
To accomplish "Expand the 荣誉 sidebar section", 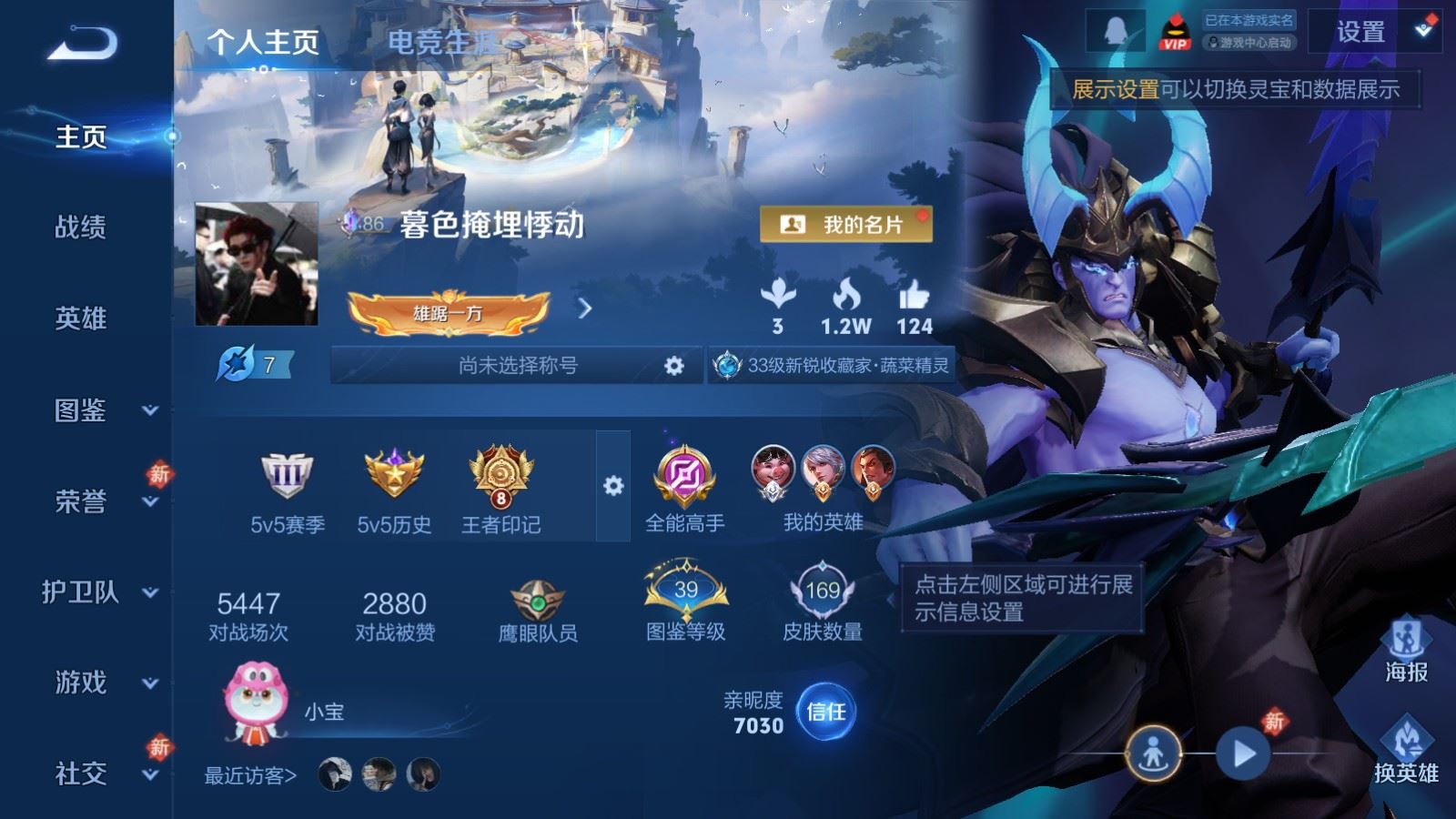I will pyautogui.click(x=80, y=502).
